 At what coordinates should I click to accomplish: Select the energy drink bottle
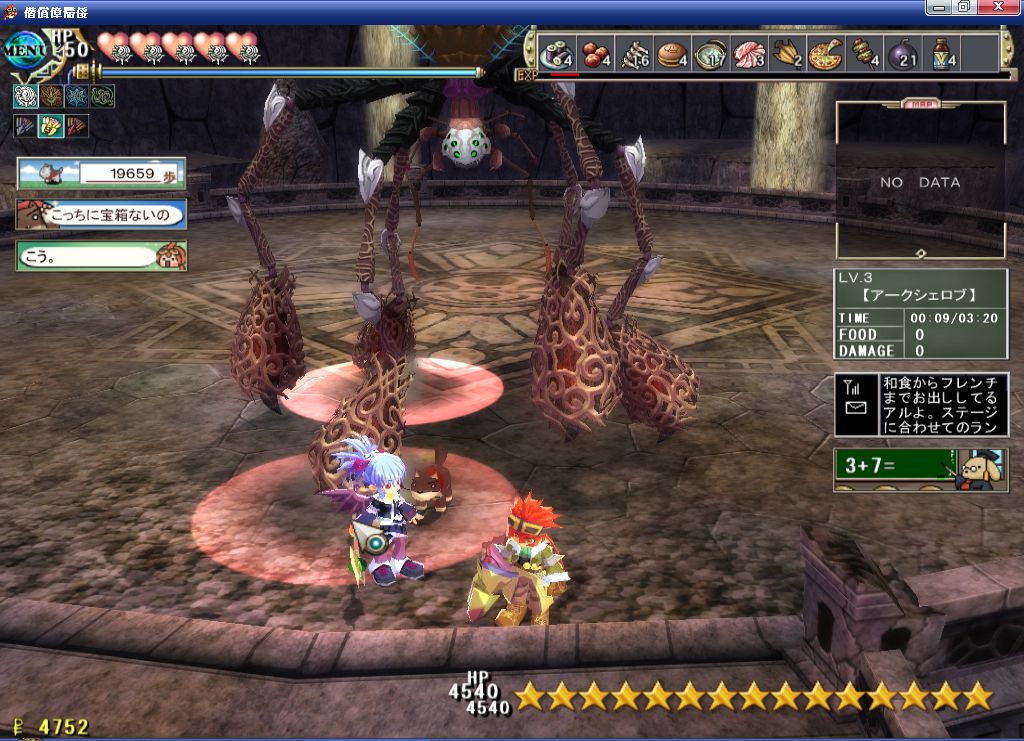(941, 52)
